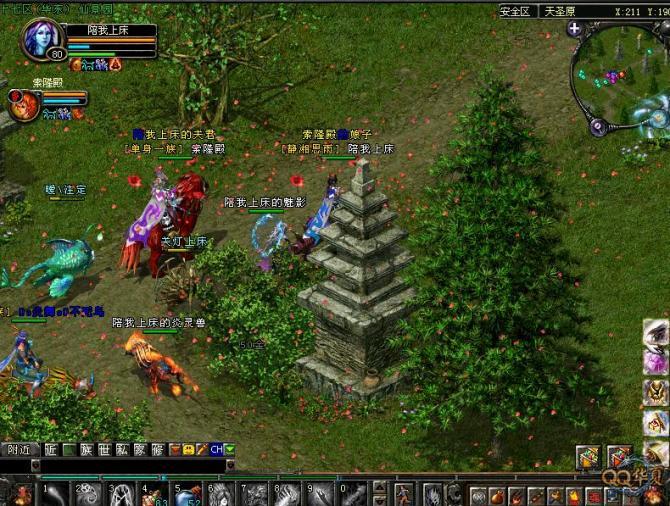Screen dimensions: 670x506
Task: Select the pet portrait icon
Action: (21, 102)
